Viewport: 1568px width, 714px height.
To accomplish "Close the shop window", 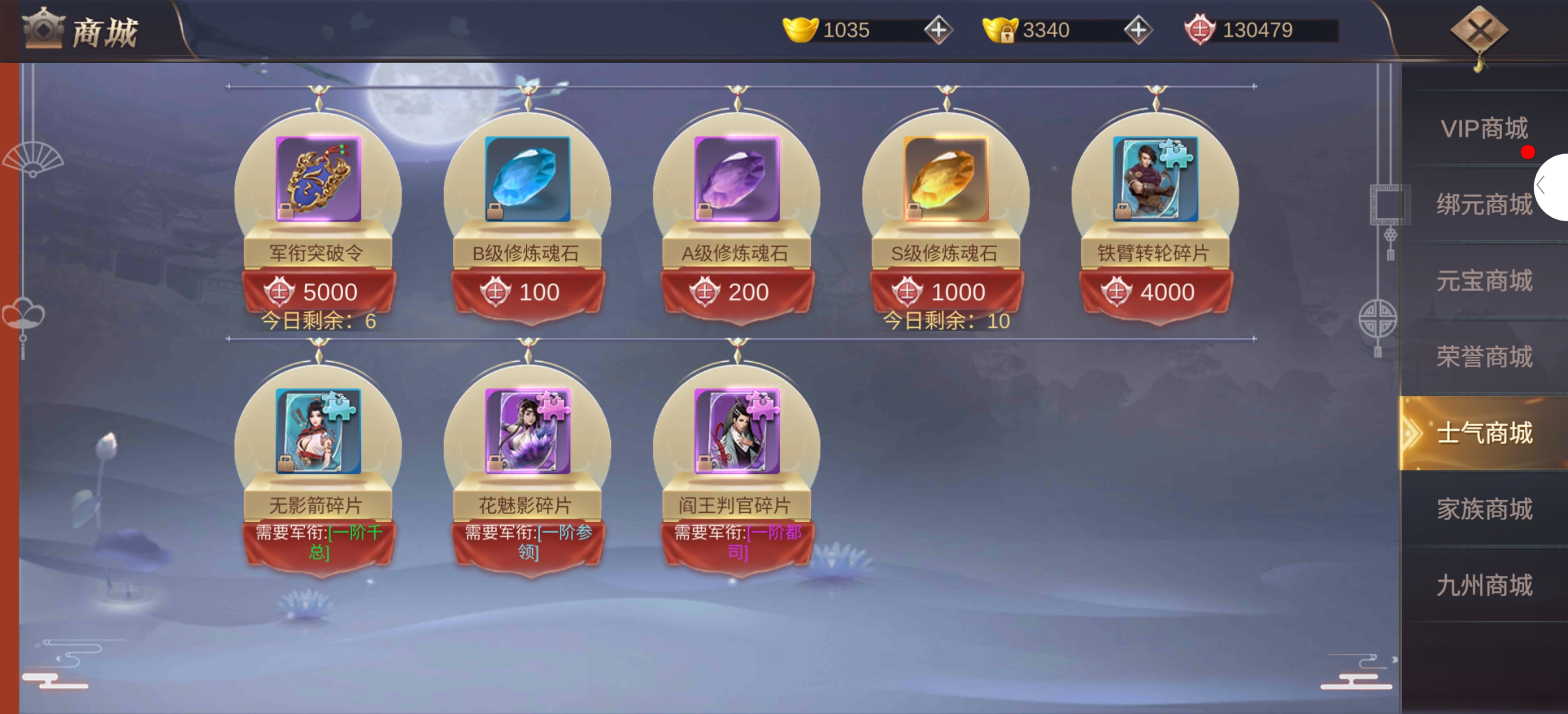I will coord(1478,31).
